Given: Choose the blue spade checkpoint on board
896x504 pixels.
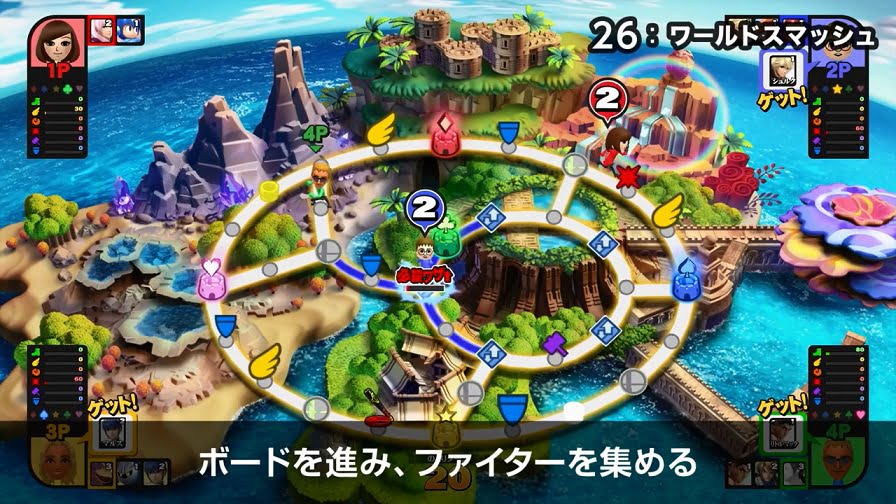Looking at the screenshot, I should [x=685, y=283].
